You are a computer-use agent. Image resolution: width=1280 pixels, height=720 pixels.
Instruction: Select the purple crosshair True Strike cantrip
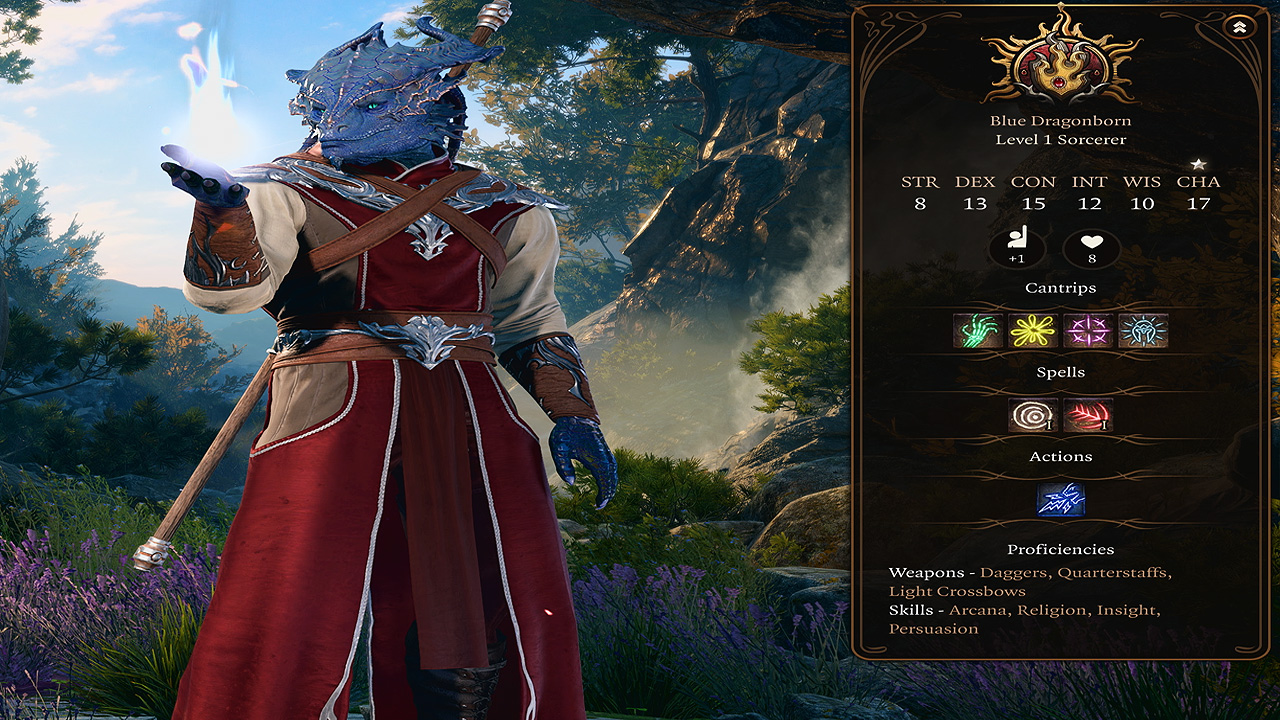pos(1088,330)
